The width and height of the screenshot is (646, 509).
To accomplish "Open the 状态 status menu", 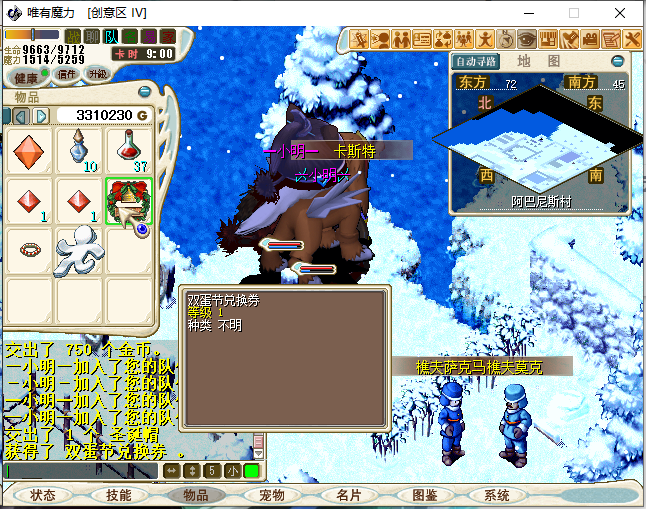I will pos(43,495).
